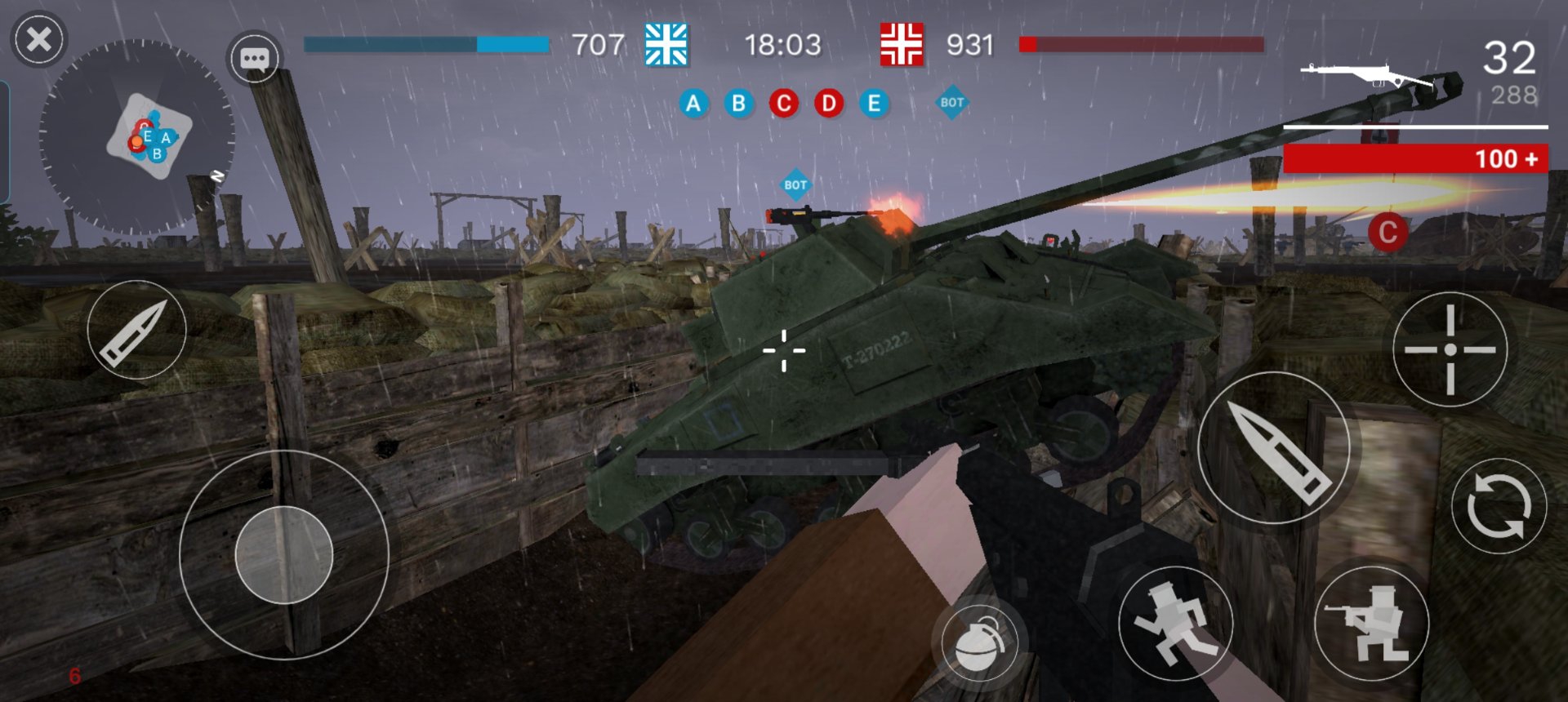Tap the movement joystick thumb

click(283, 555)
